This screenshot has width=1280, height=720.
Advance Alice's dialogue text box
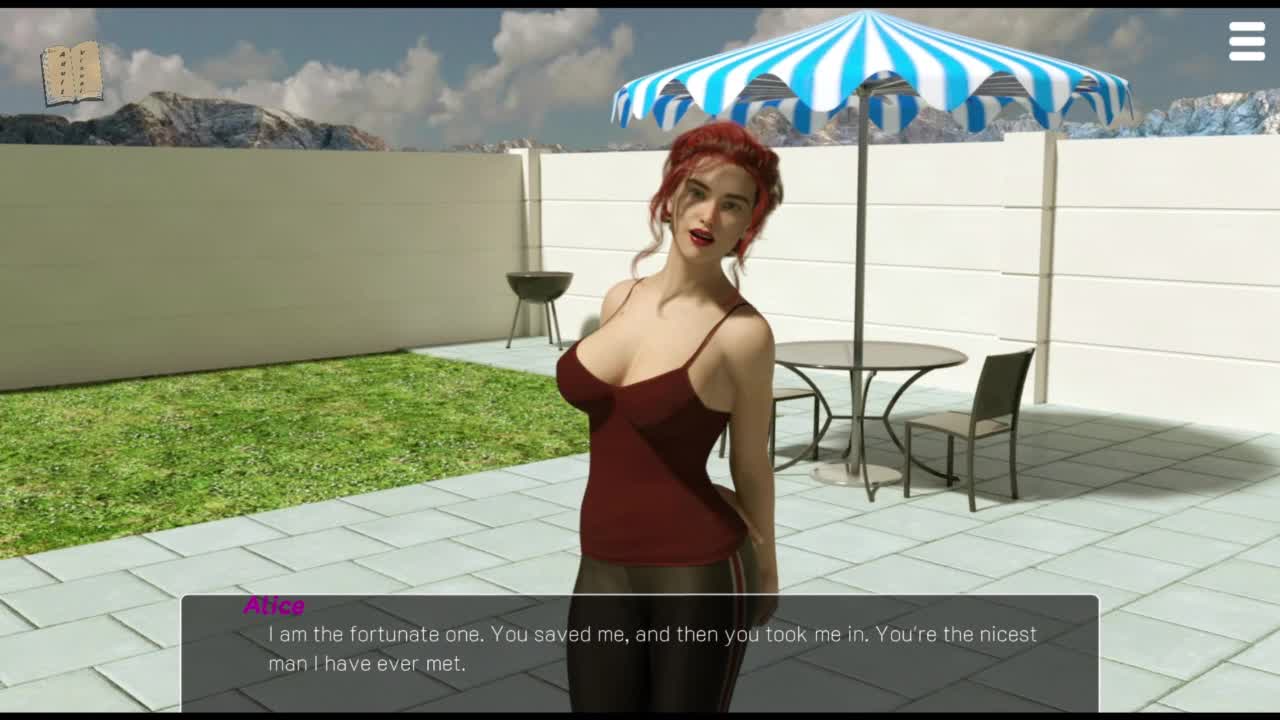[640, 650]
